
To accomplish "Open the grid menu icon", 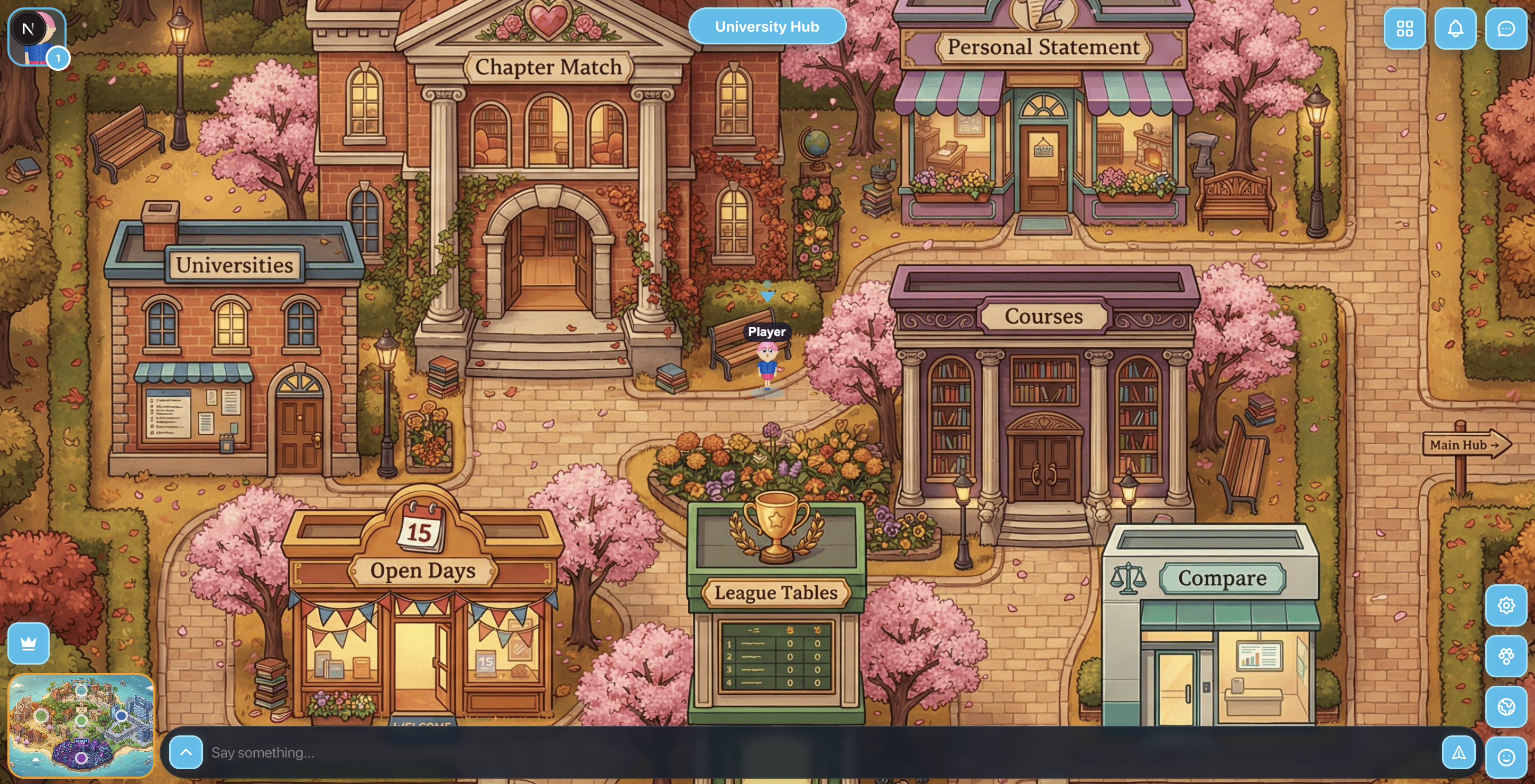I will [x=1404, y=29].
